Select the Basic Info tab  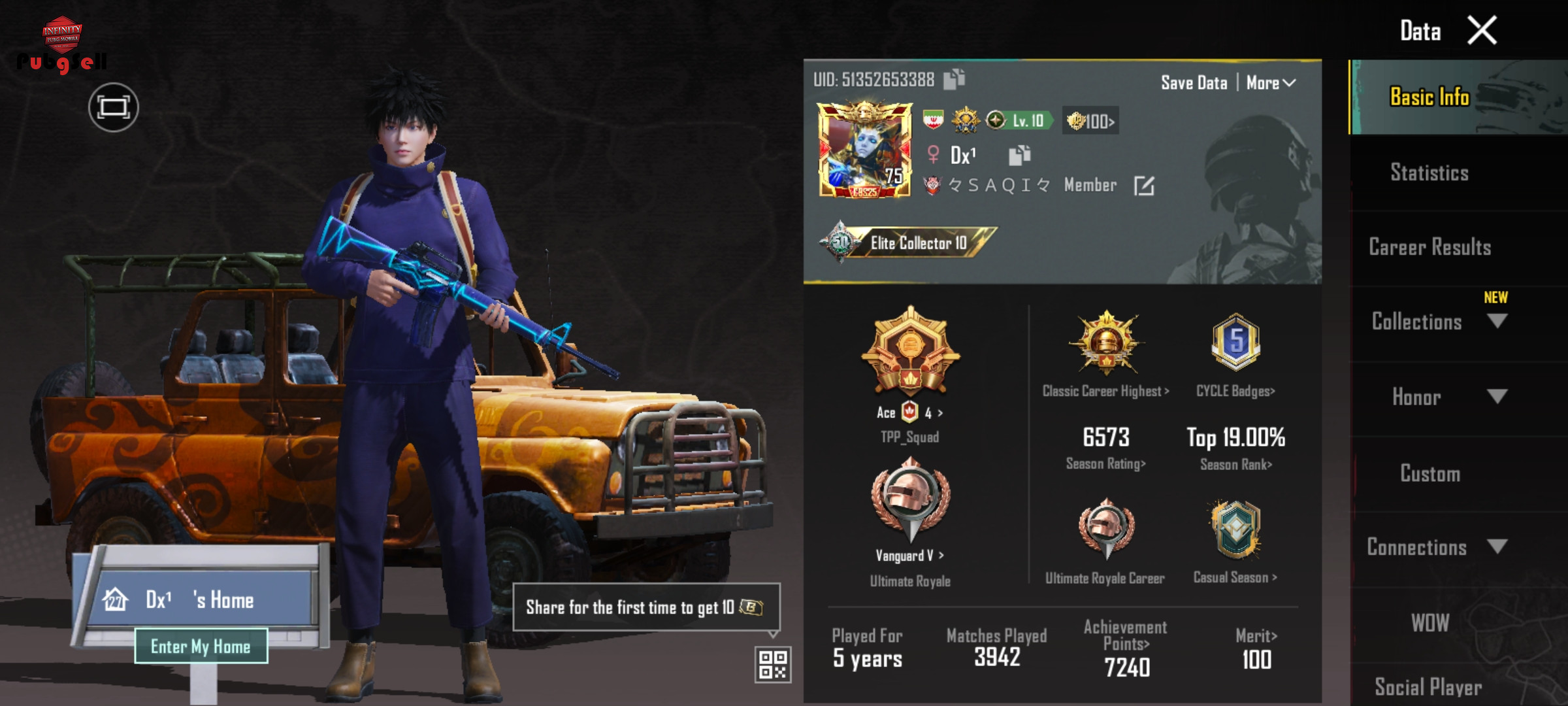click(x=1429, y=97)
